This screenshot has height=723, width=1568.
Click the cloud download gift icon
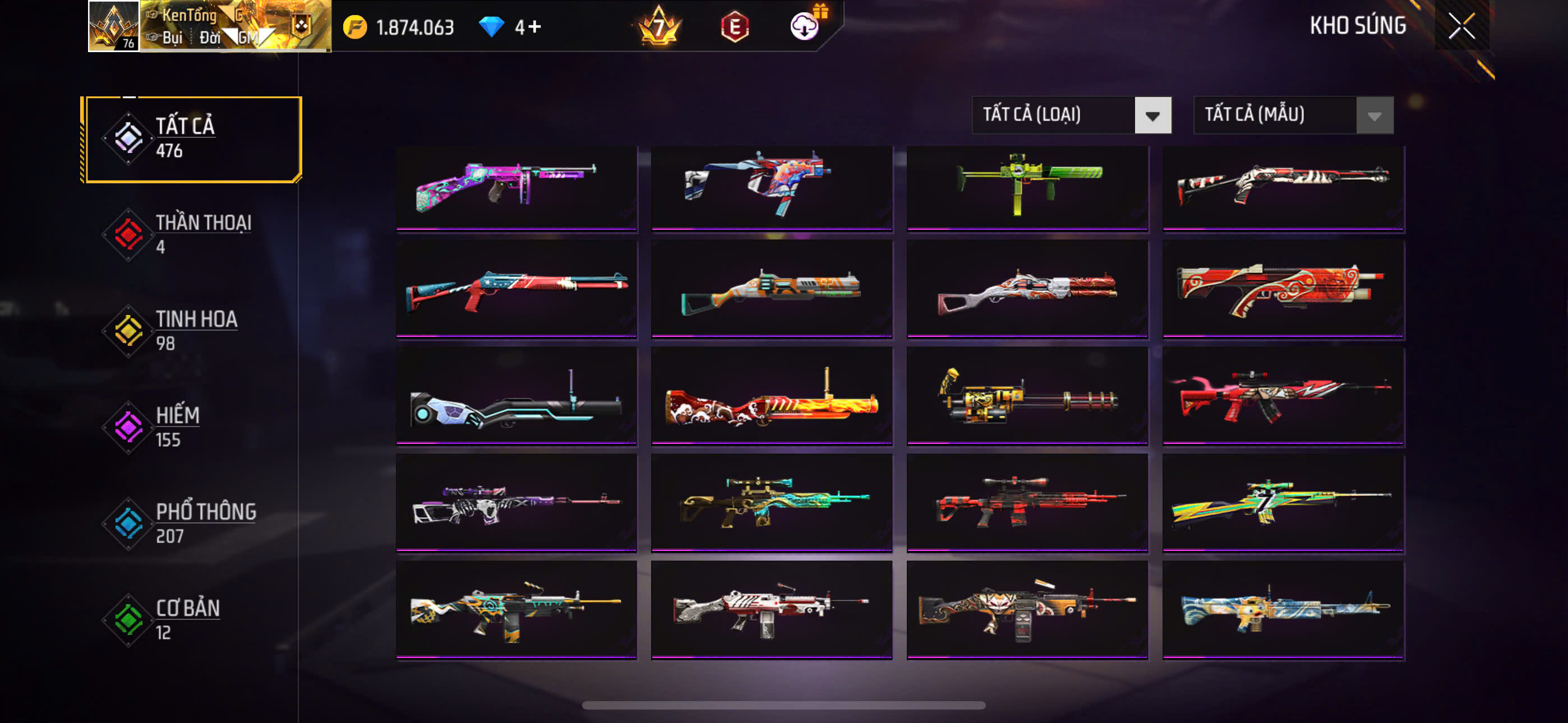click(x=805, y=26)
